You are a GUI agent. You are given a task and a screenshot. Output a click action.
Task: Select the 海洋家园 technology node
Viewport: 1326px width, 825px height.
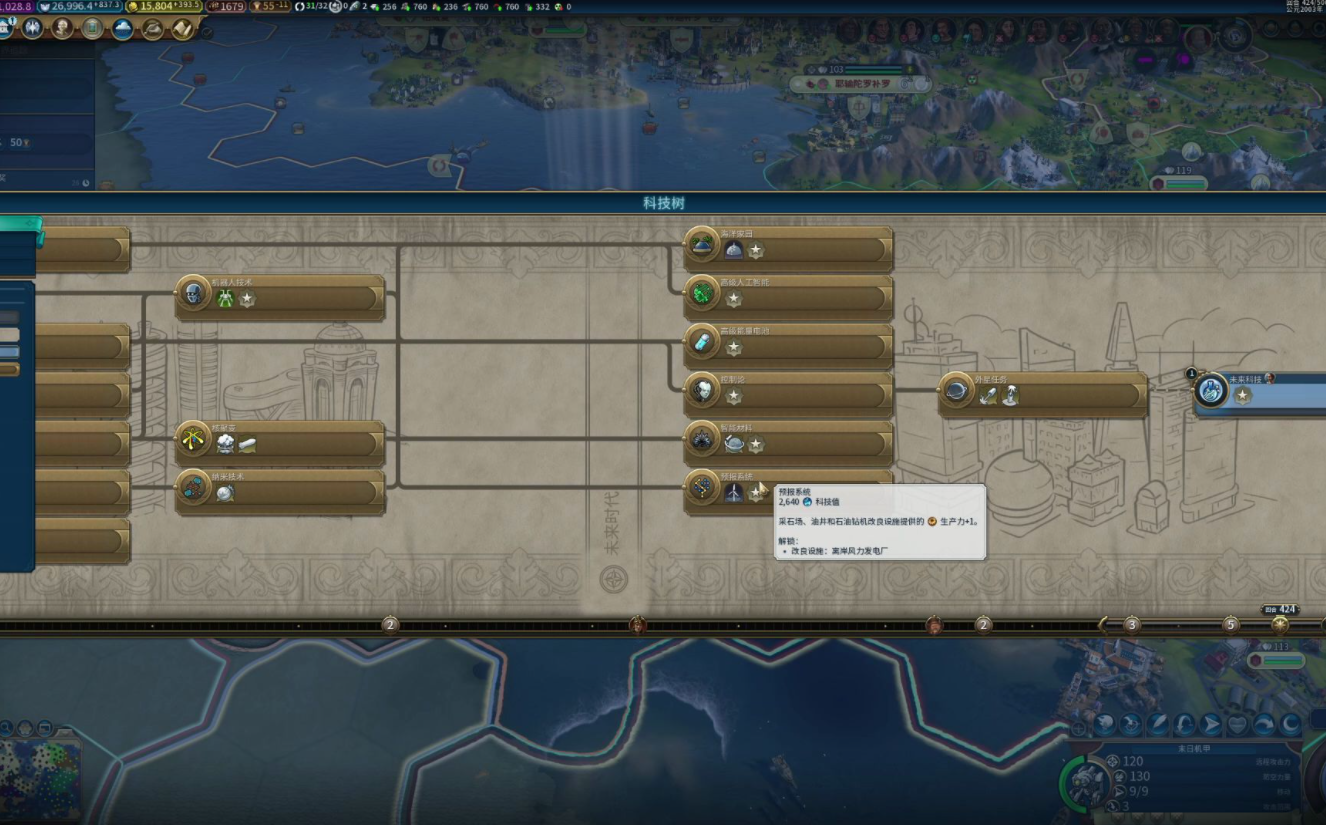coord(788,247)
